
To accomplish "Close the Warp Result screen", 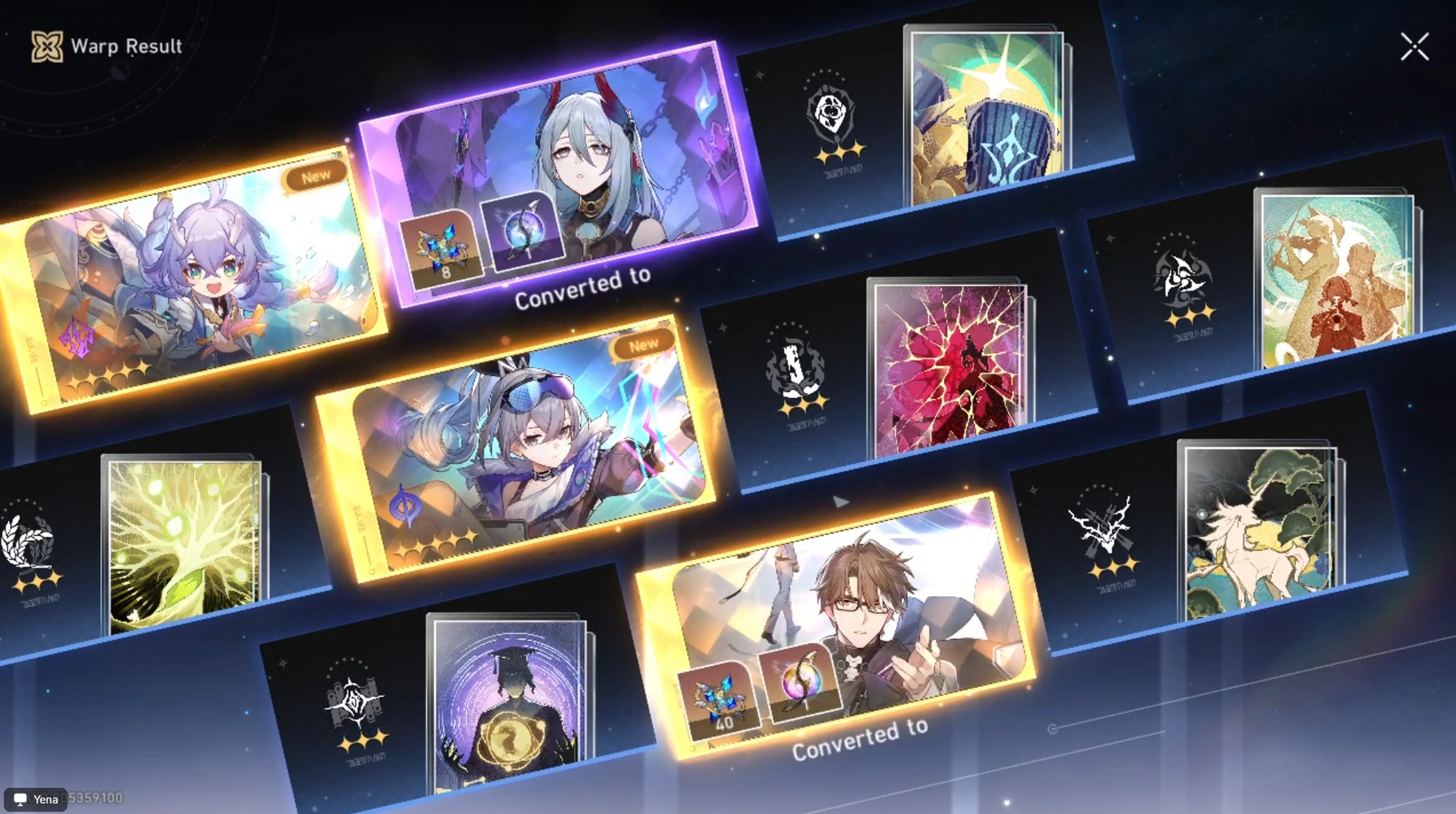I will click(1415, 46).
